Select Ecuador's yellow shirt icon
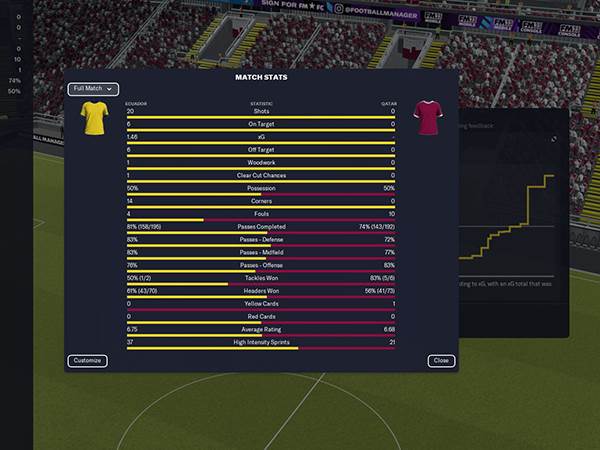The width and height of the screenshot is (600, 450). click(x=94, y=118)
